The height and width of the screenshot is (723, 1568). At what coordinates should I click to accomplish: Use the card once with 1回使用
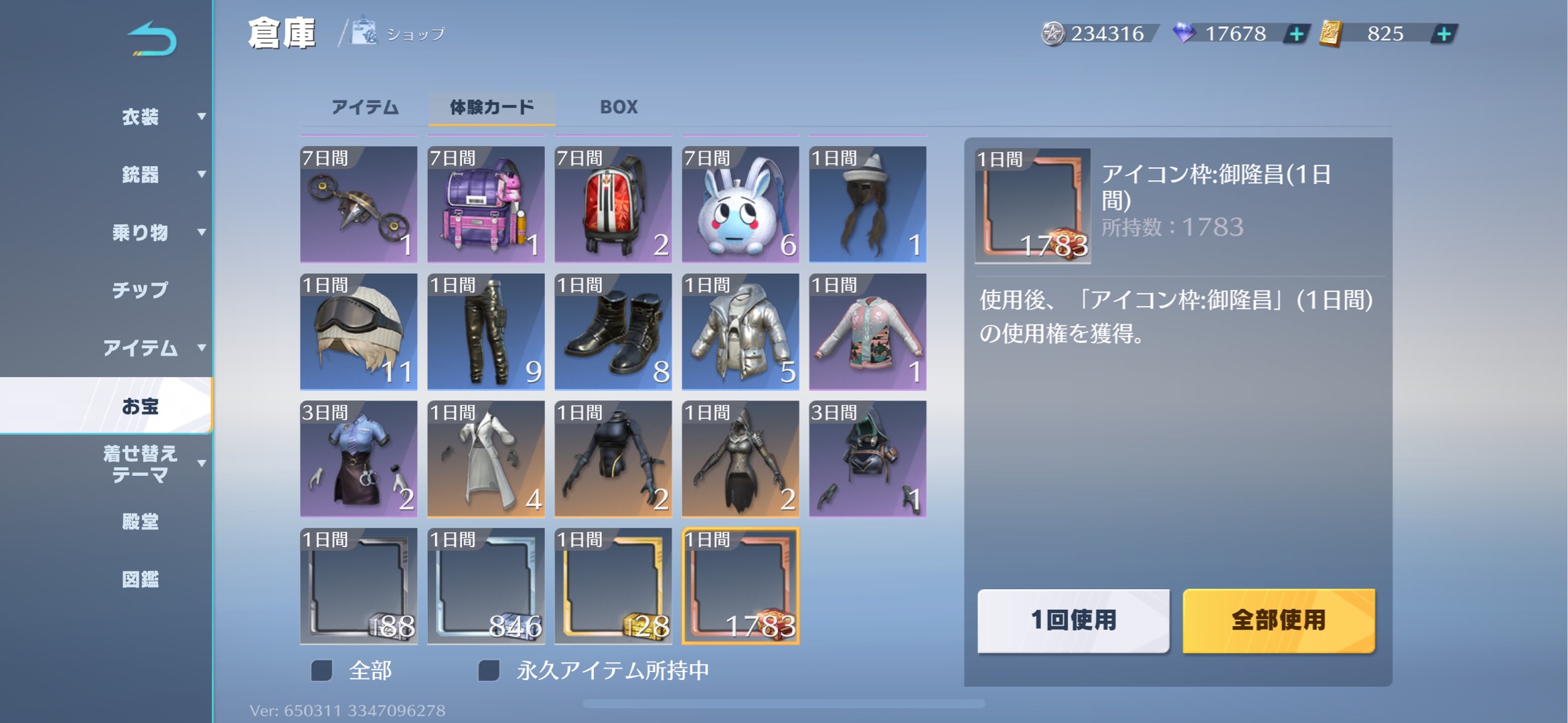(1073, 621)
